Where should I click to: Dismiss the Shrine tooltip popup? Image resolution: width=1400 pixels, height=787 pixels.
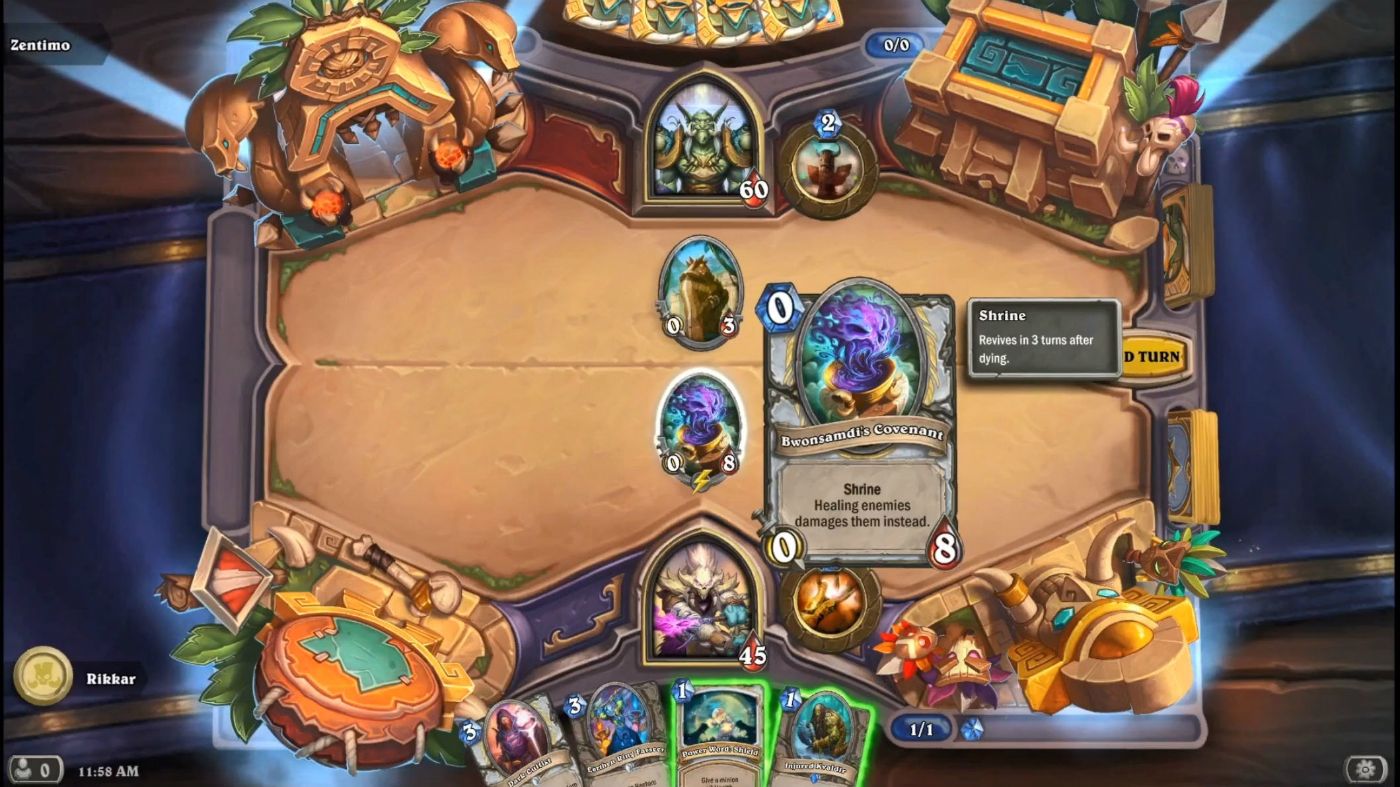(x=1044, y=339)
